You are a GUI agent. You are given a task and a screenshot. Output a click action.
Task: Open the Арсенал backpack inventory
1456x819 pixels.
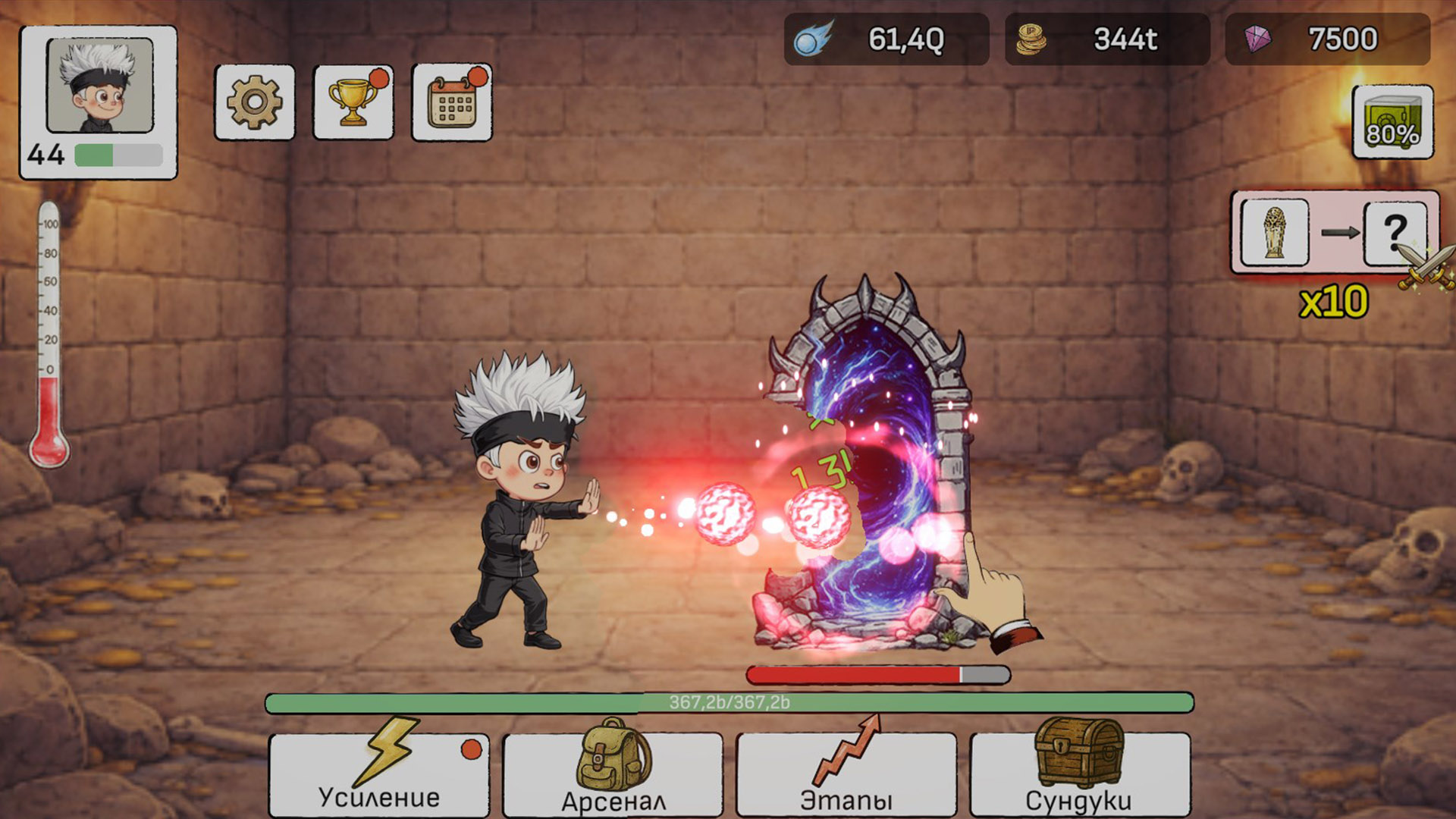(612, 774)
